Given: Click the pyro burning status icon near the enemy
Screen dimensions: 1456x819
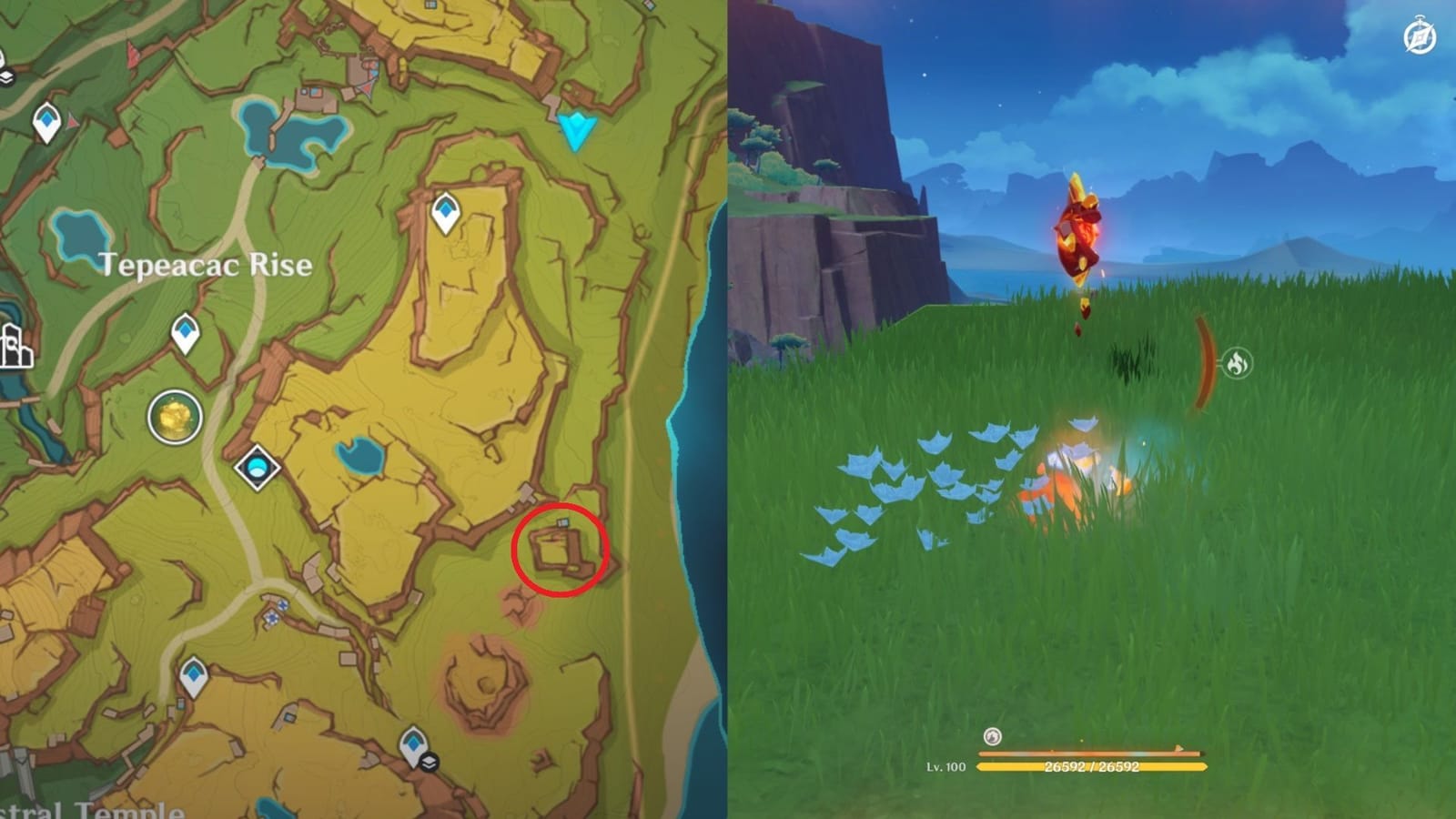Looking at the screenshot, I should tap(1239, 360).
